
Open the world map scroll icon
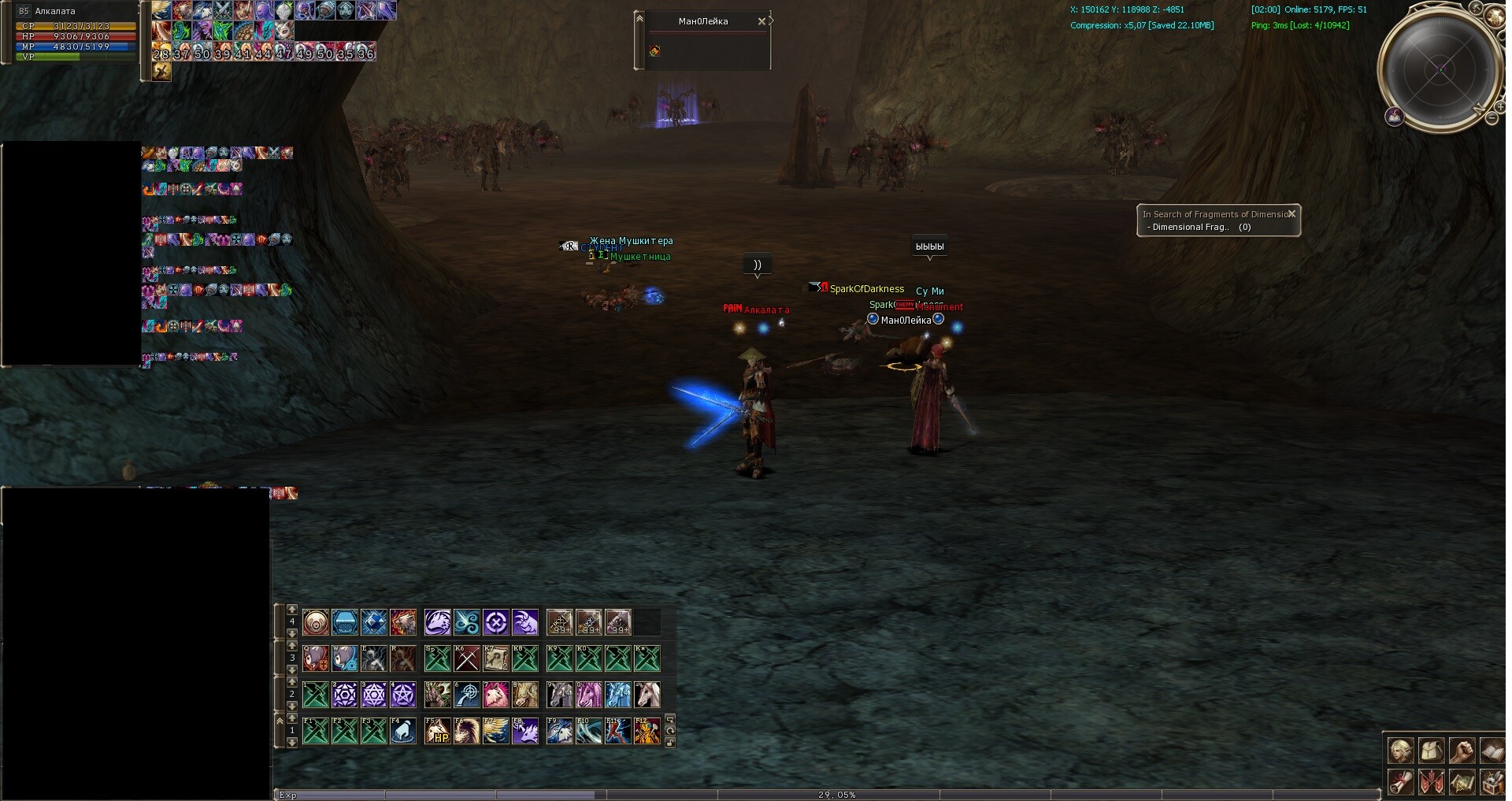(x=1462, y=781)
